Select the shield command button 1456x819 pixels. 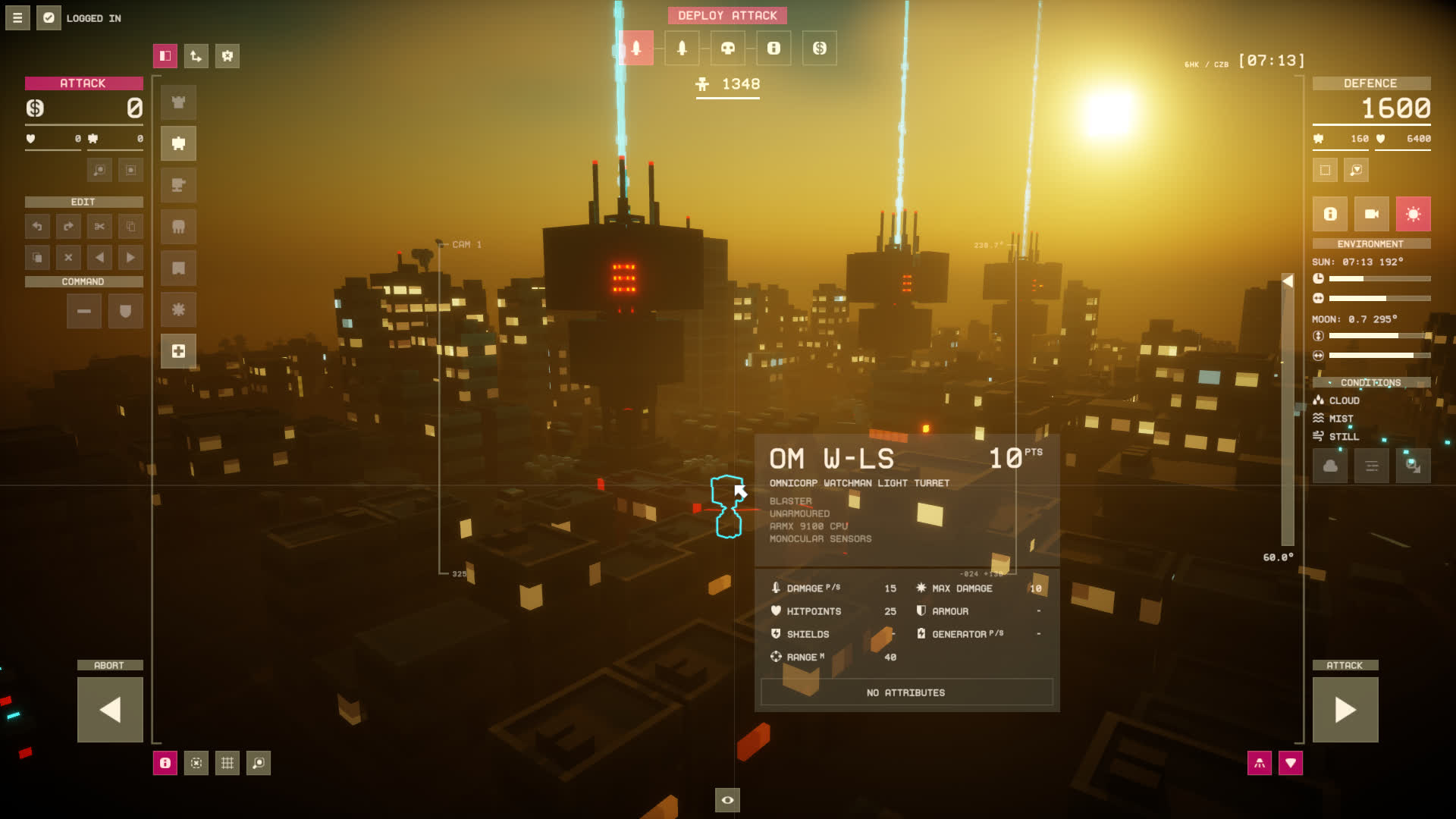pyautogui.click(x=126, y=311)
